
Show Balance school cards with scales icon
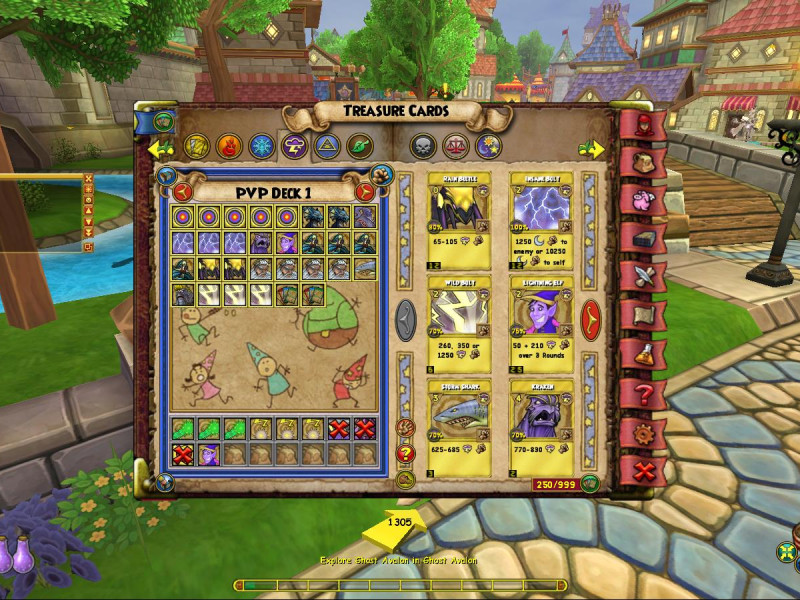pos(456,147)
